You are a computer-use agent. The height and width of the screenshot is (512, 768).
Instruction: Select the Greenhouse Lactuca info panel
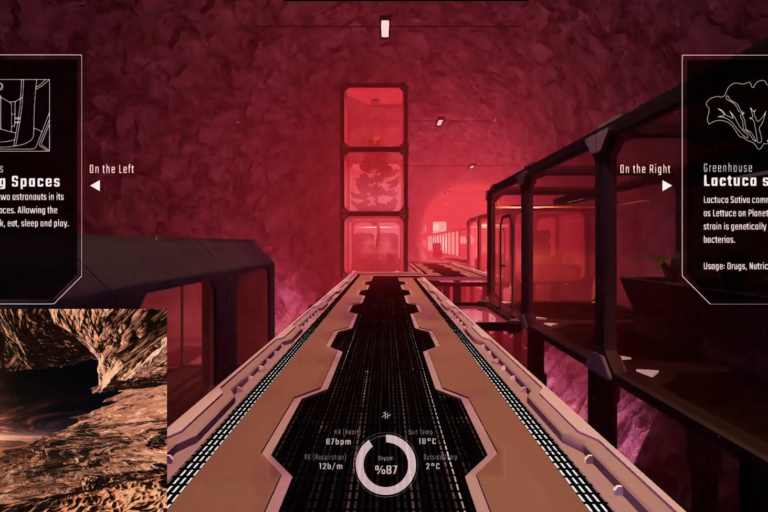pyautogui.click(x=725, y=178)
